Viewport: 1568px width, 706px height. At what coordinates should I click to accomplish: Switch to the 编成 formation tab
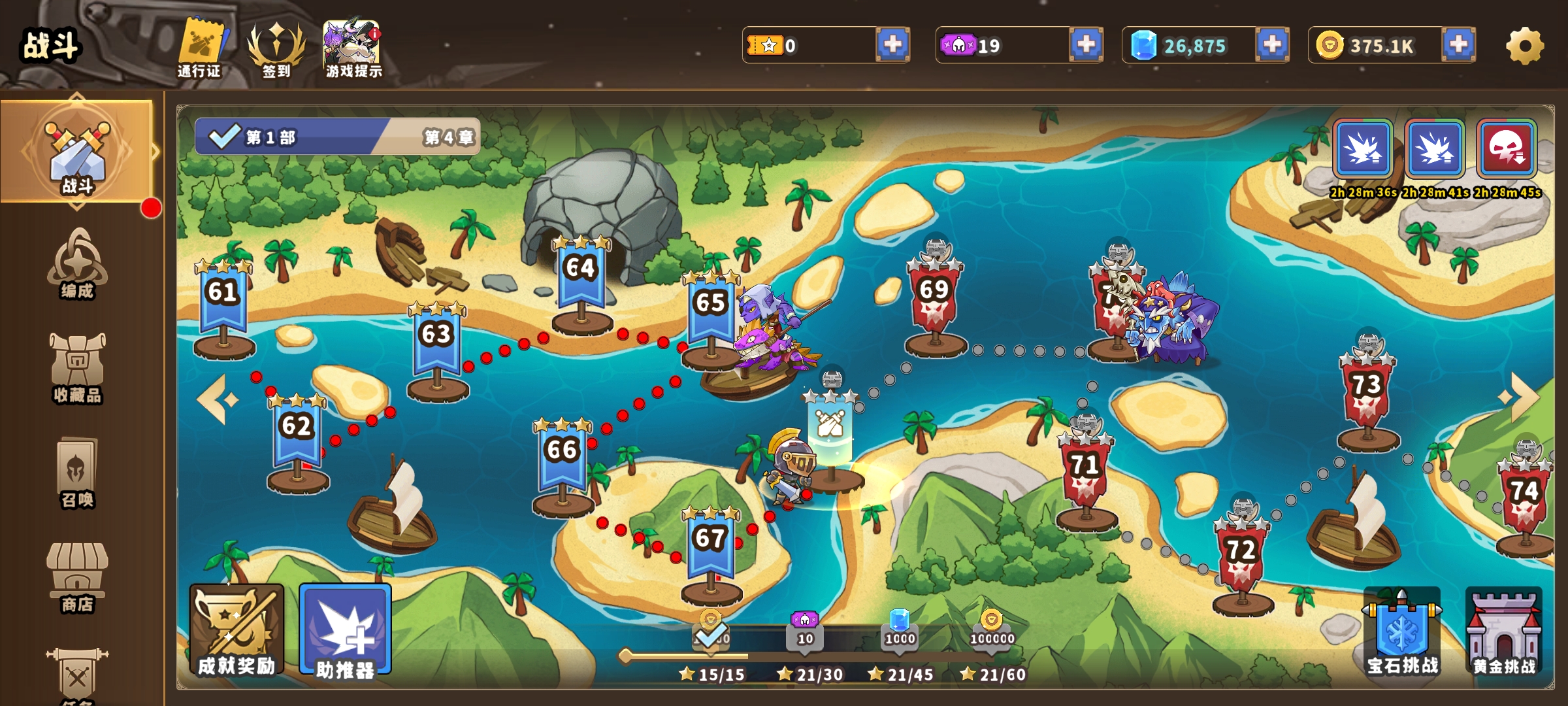pyautogui.click(x=77, y=265)
